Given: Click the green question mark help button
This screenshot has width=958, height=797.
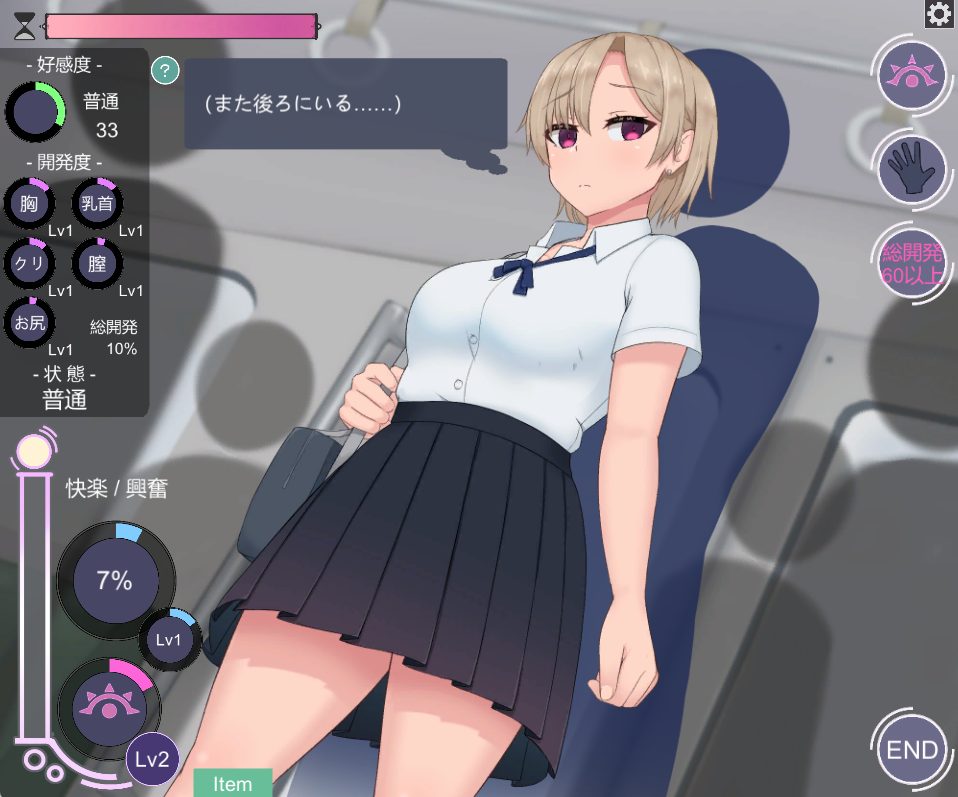Looking at the screenshot, I should click(x=165, y=70).
